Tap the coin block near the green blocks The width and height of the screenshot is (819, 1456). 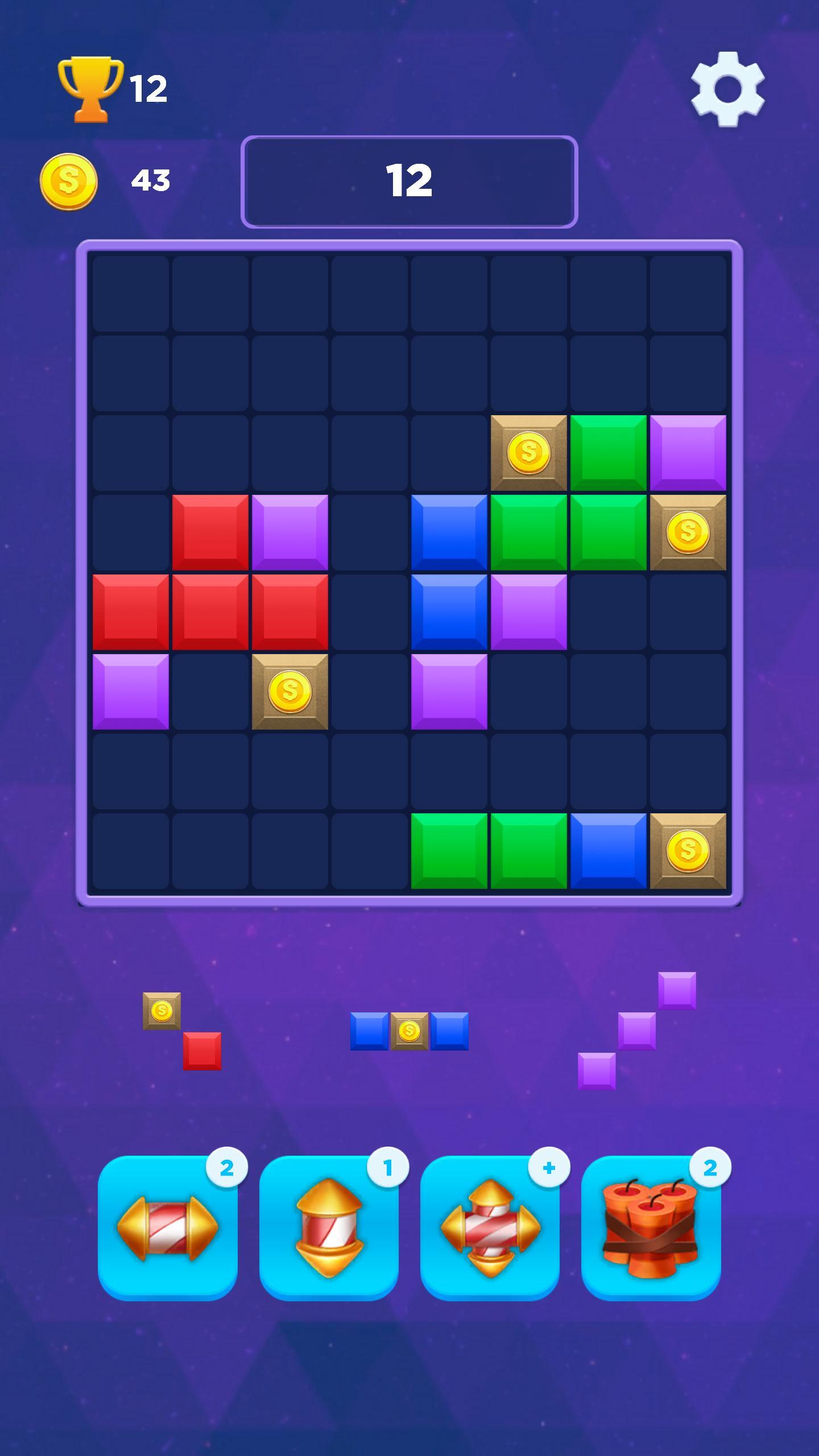pos(529,453)
